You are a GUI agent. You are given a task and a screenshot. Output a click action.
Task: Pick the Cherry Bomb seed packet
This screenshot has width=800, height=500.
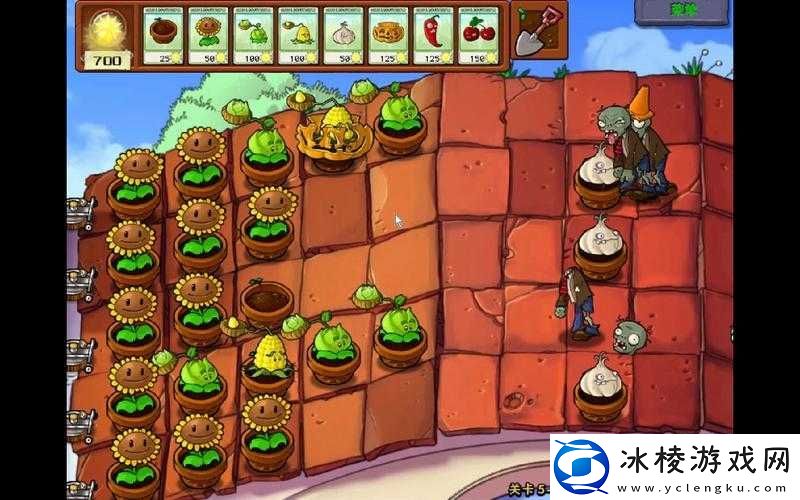pyautogui.click(x=478, y=37)
